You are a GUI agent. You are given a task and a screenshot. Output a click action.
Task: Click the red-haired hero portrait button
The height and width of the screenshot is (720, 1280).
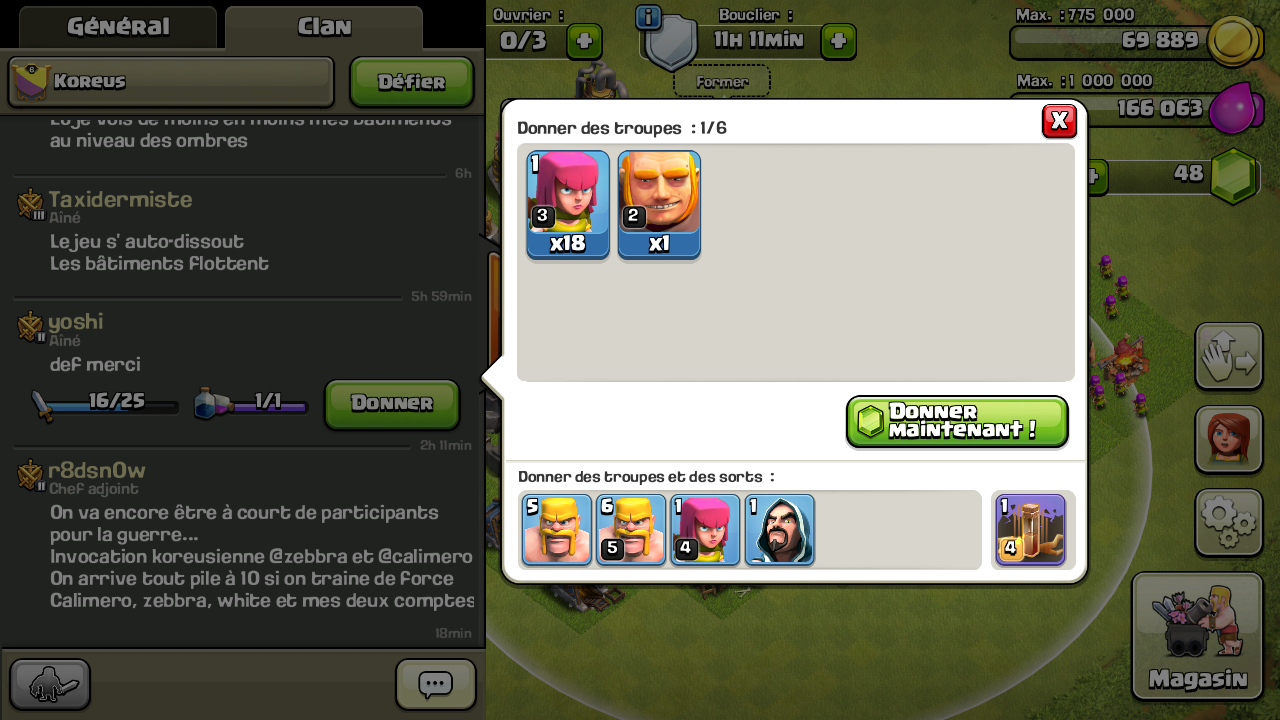click(x=1228, y=439)
